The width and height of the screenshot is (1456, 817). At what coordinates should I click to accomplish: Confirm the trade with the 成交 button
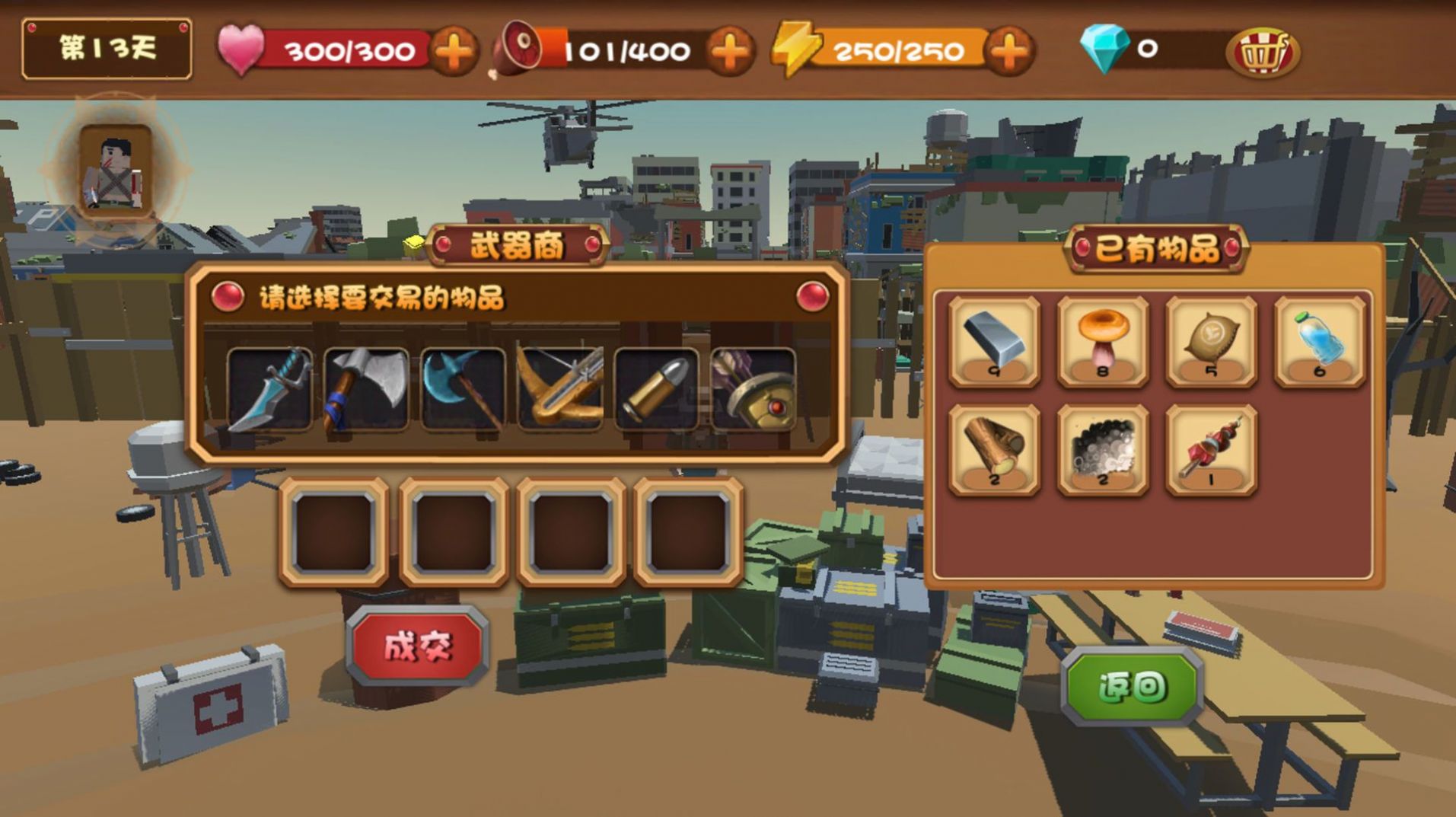coord(419,645)
